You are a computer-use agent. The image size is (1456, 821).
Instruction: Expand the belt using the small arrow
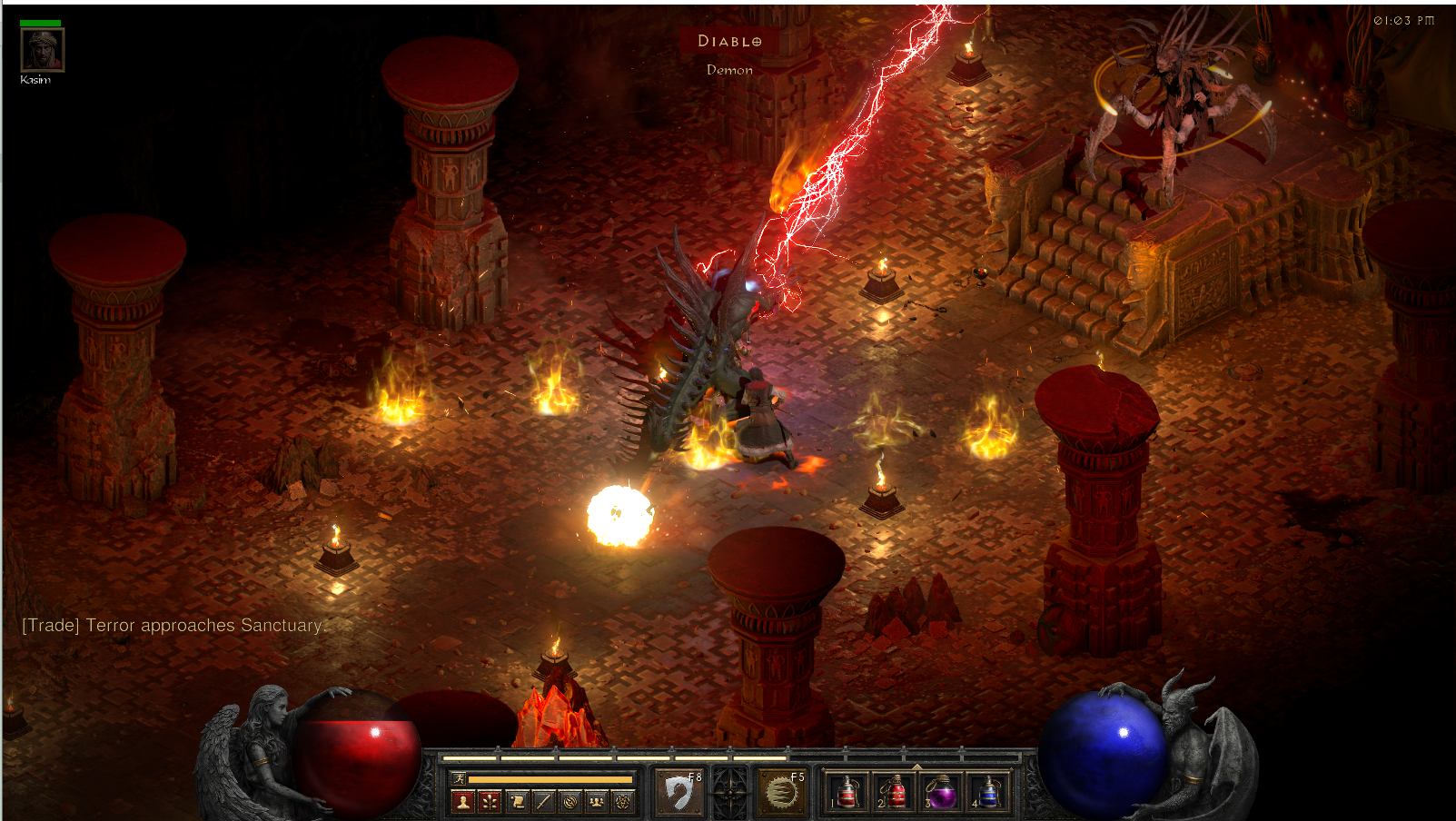[x=917, y=767]
